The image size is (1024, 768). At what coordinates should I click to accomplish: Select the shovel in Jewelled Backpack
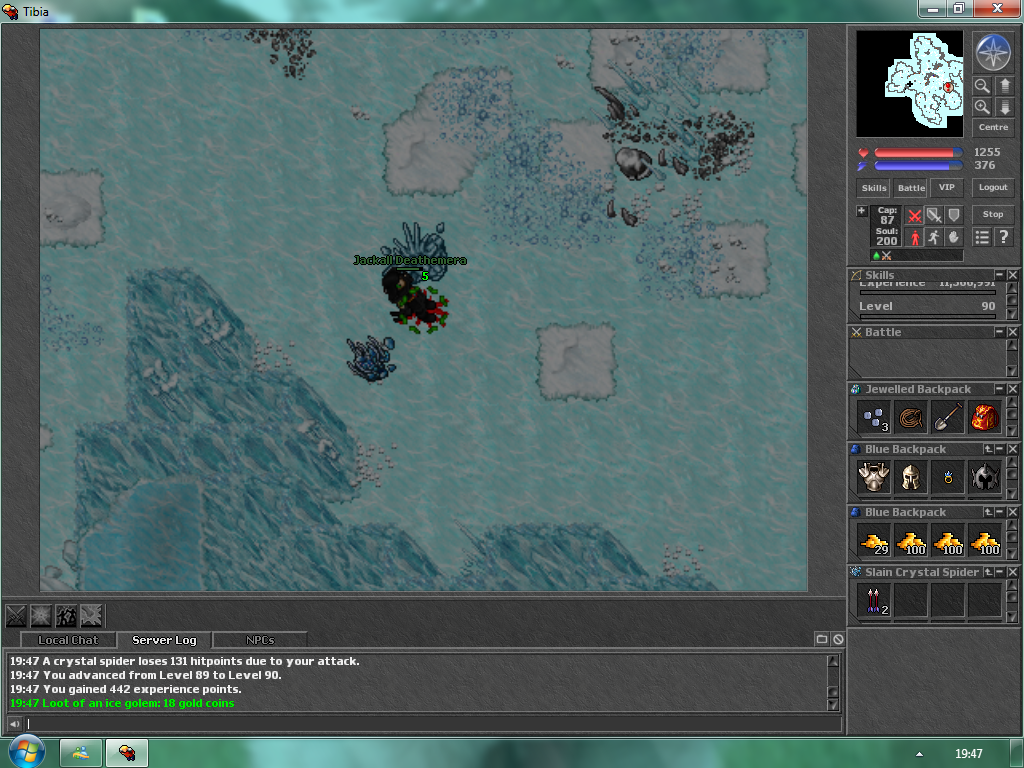947,417
